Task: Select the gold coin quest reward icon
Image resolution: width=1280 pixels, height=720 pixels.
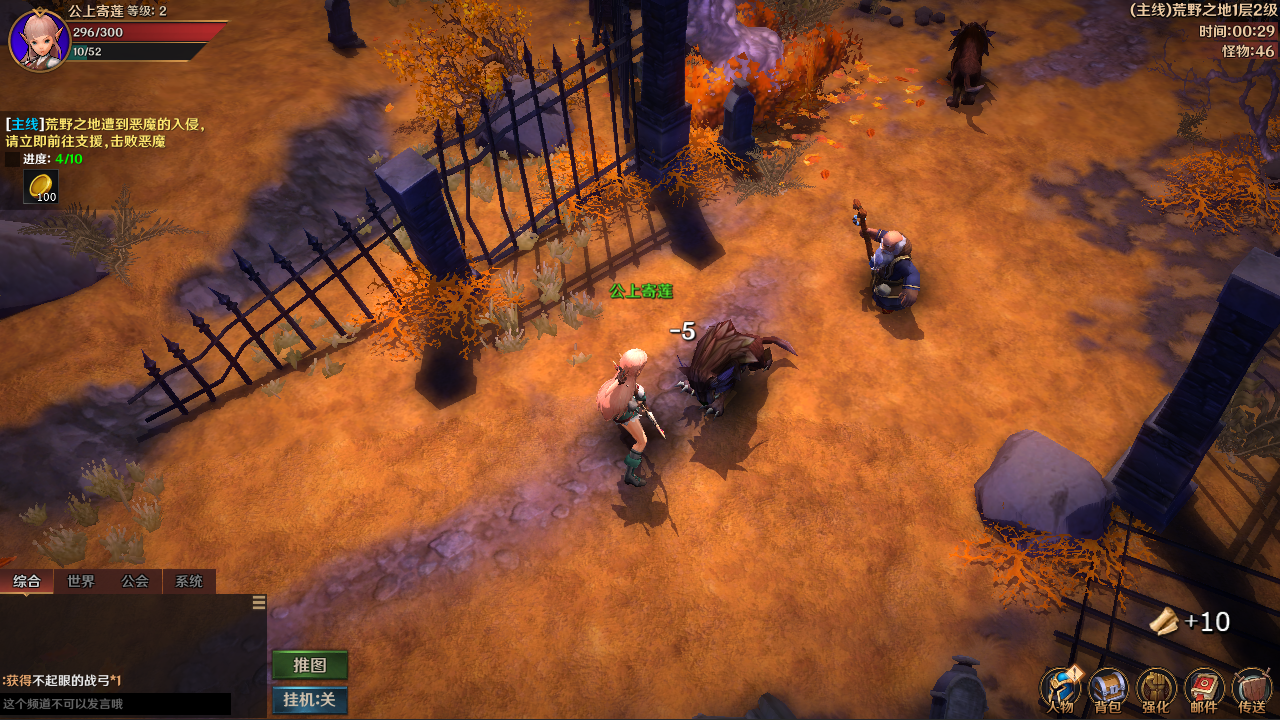Action: (41, 187)
